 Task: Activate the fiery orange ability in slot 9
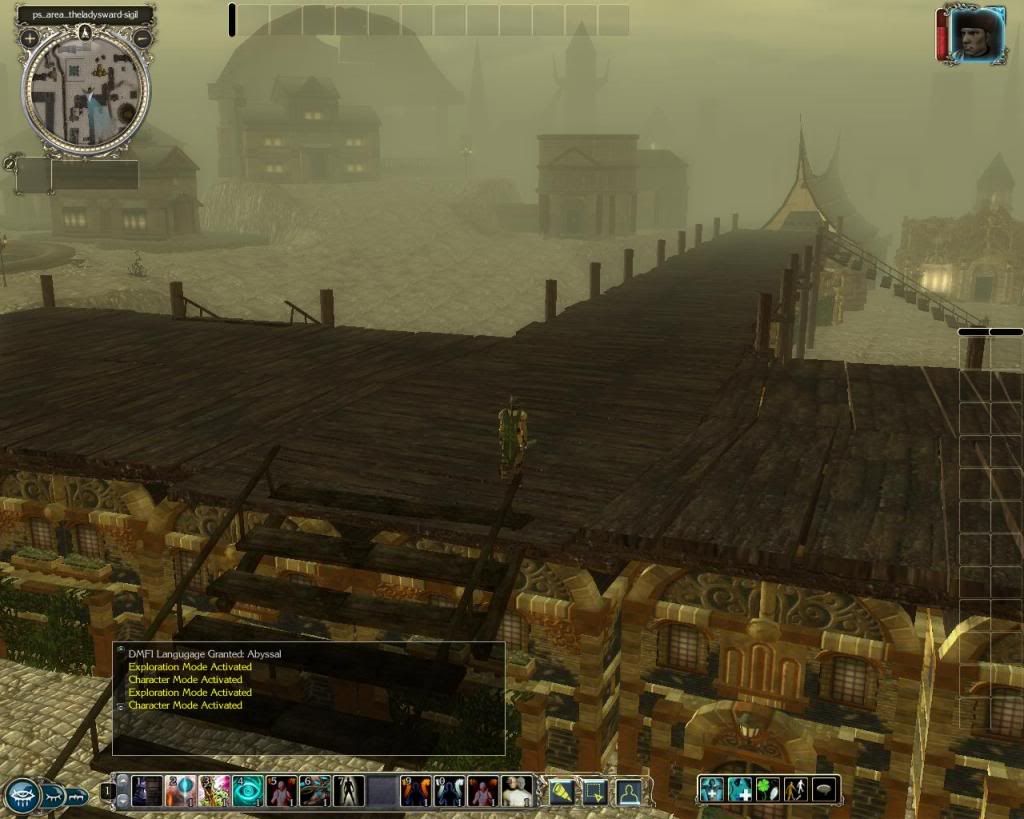tap(416, 791)
